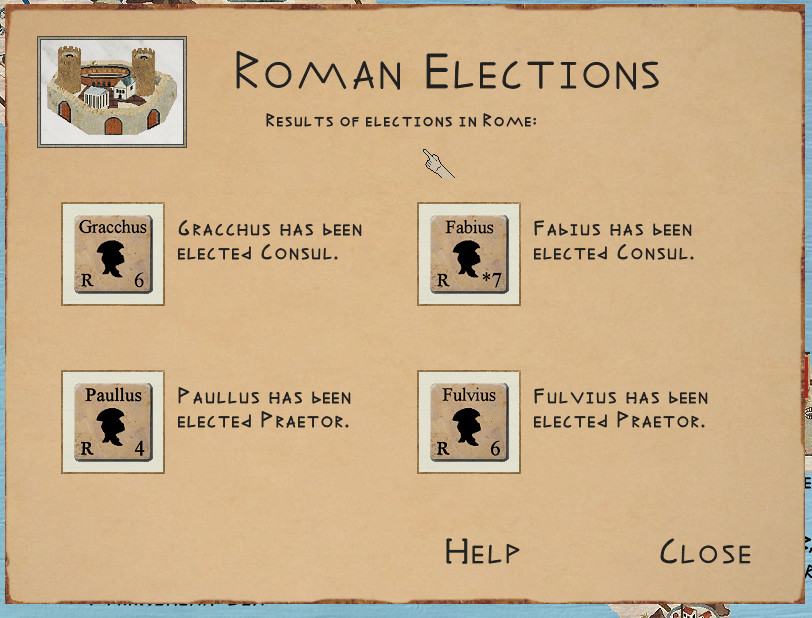
Task: Click the Rome city illustration thumbnail
Action: coord(112,92)
